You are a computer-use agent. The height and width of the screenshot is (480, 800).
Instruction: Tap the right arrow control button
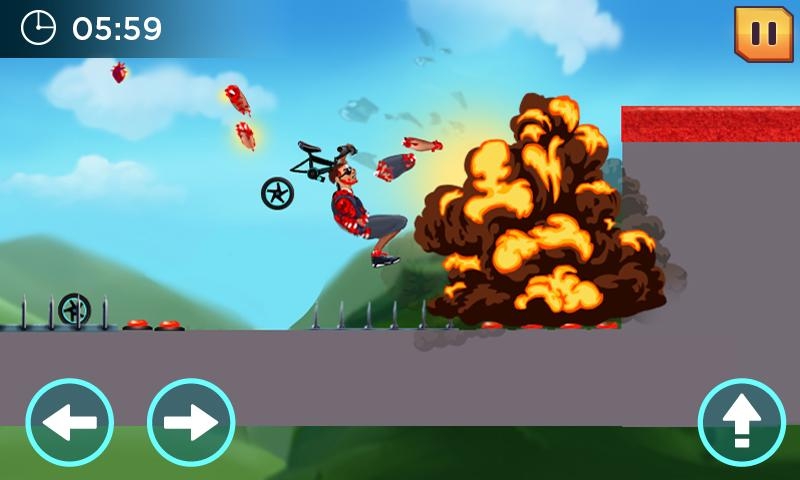[191, 422]
